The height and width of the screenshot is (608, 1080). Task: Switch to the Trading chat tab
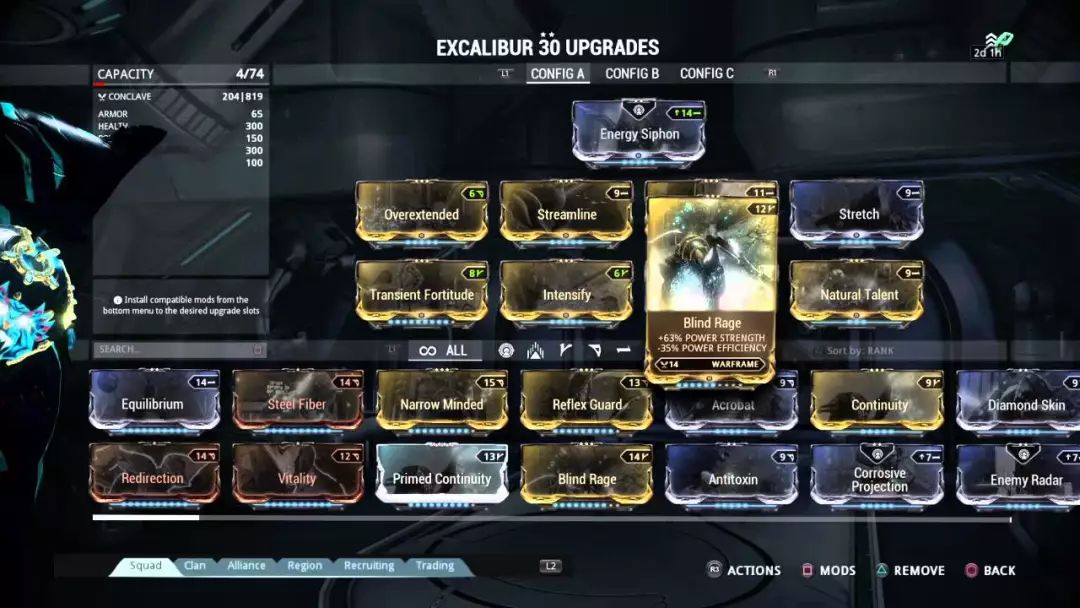[x=435, y=566]
